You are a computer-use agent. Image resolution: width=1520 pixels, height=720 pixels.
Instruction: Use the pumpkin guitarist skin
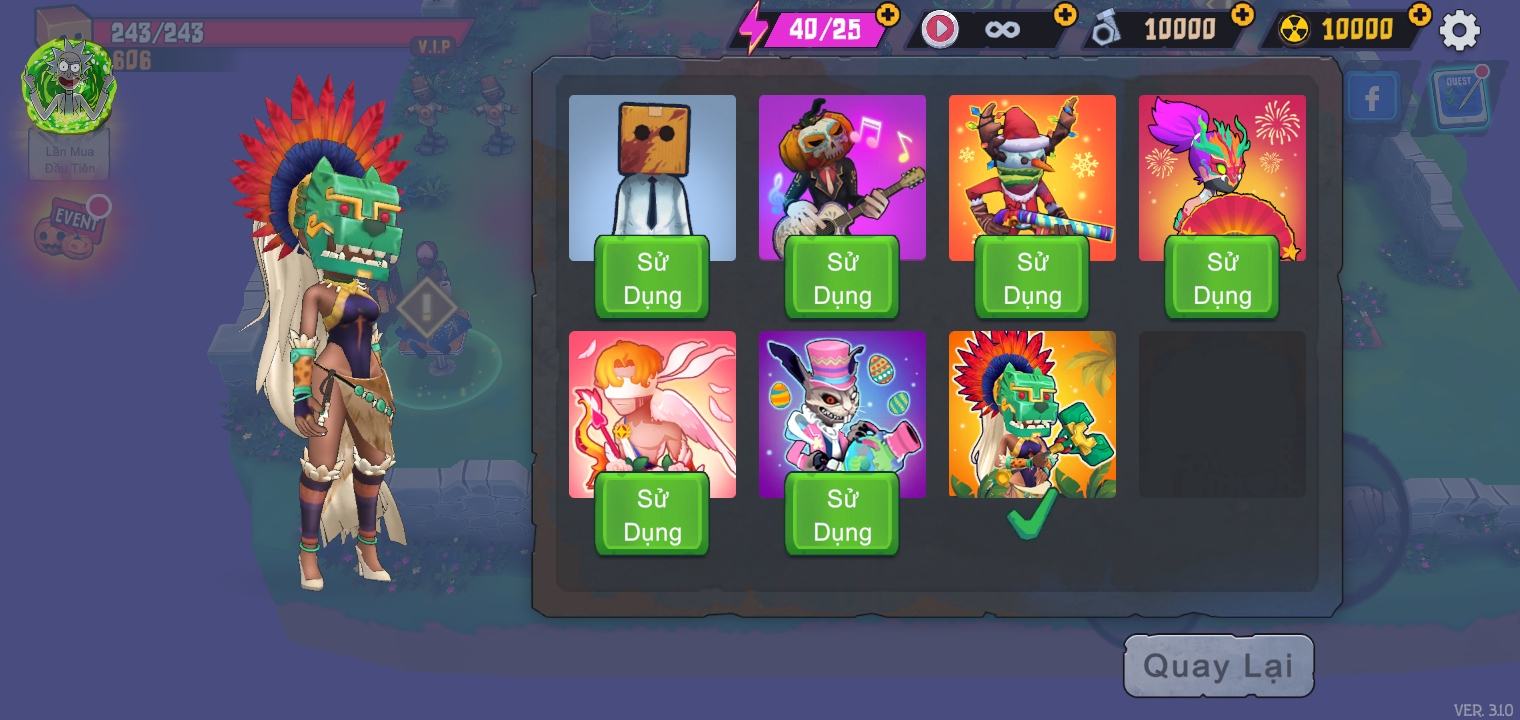tap(842, 278)
